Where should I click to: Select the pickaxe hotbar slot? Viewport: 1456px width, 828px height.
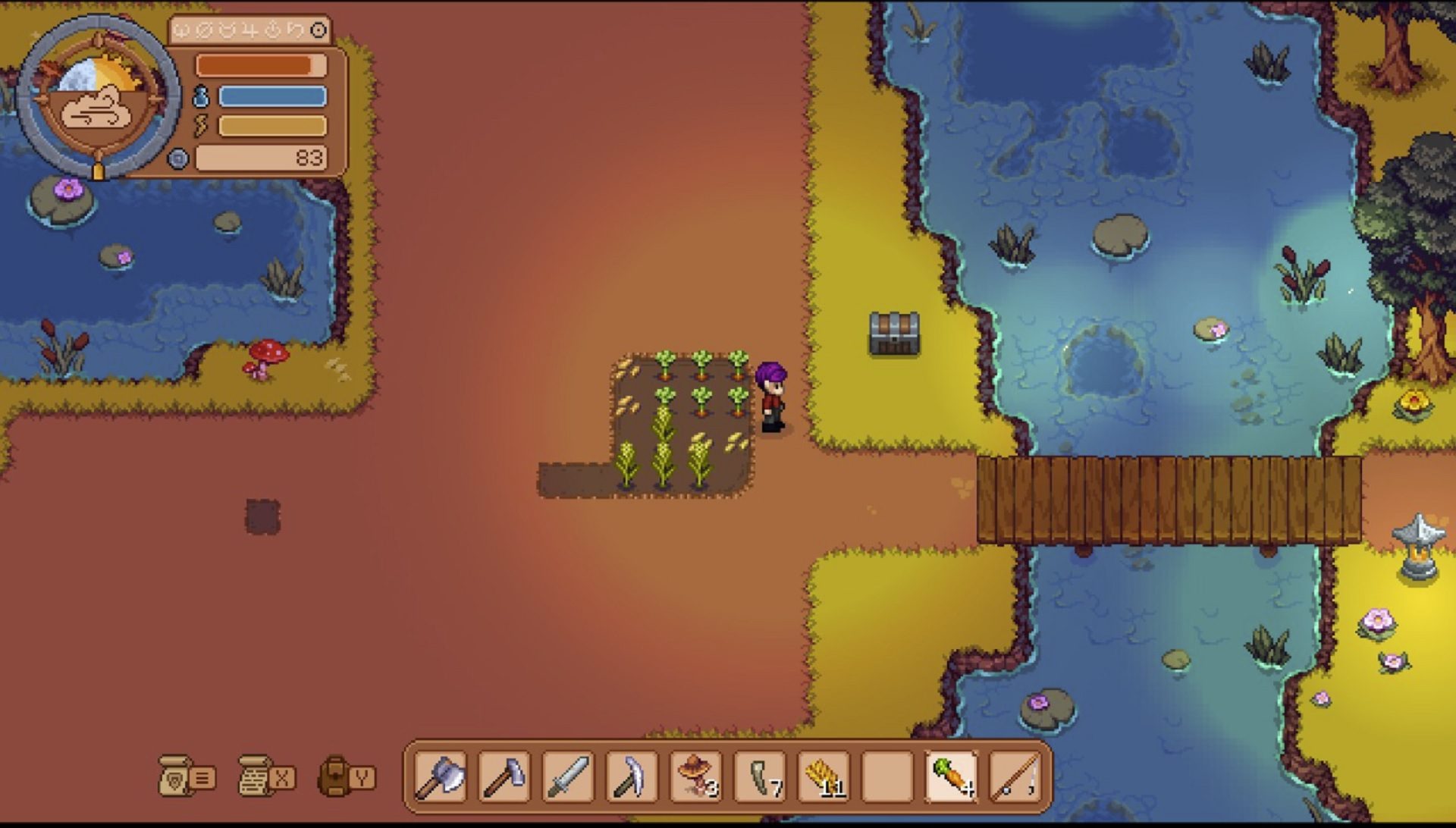point(631,777)
